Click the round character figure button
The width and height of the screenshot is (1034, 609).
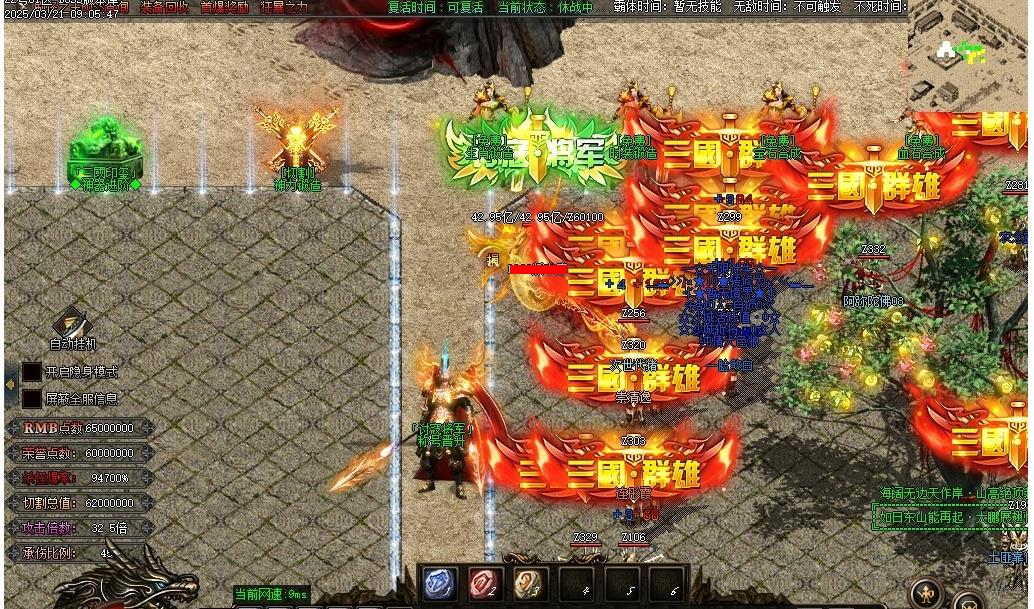click(927, 594)
